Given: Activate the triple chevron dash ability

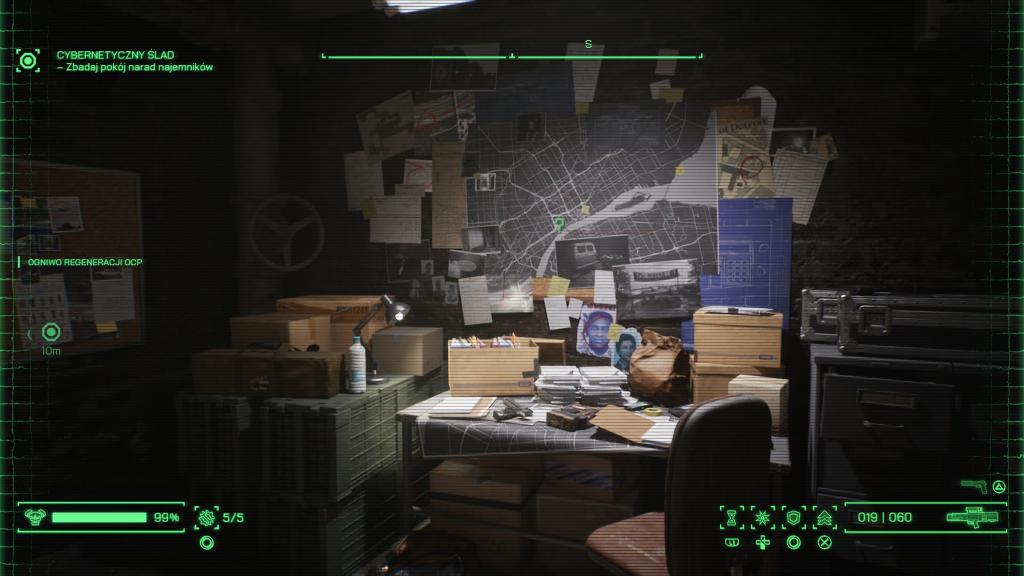Looking at the screenshot, I should (825, 517).
